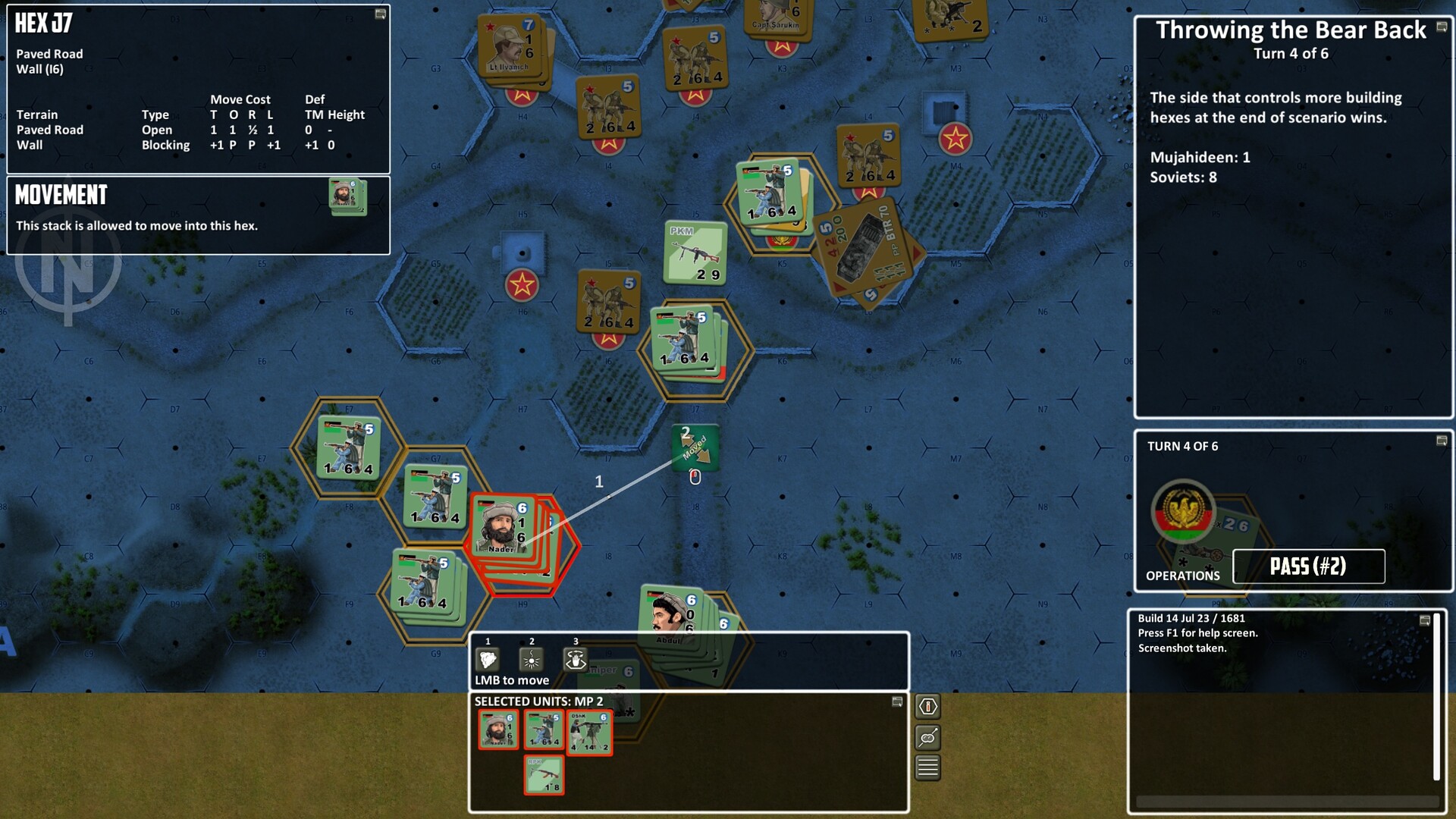Select the change-facing hand icon labeled 3

pos(577,658)
